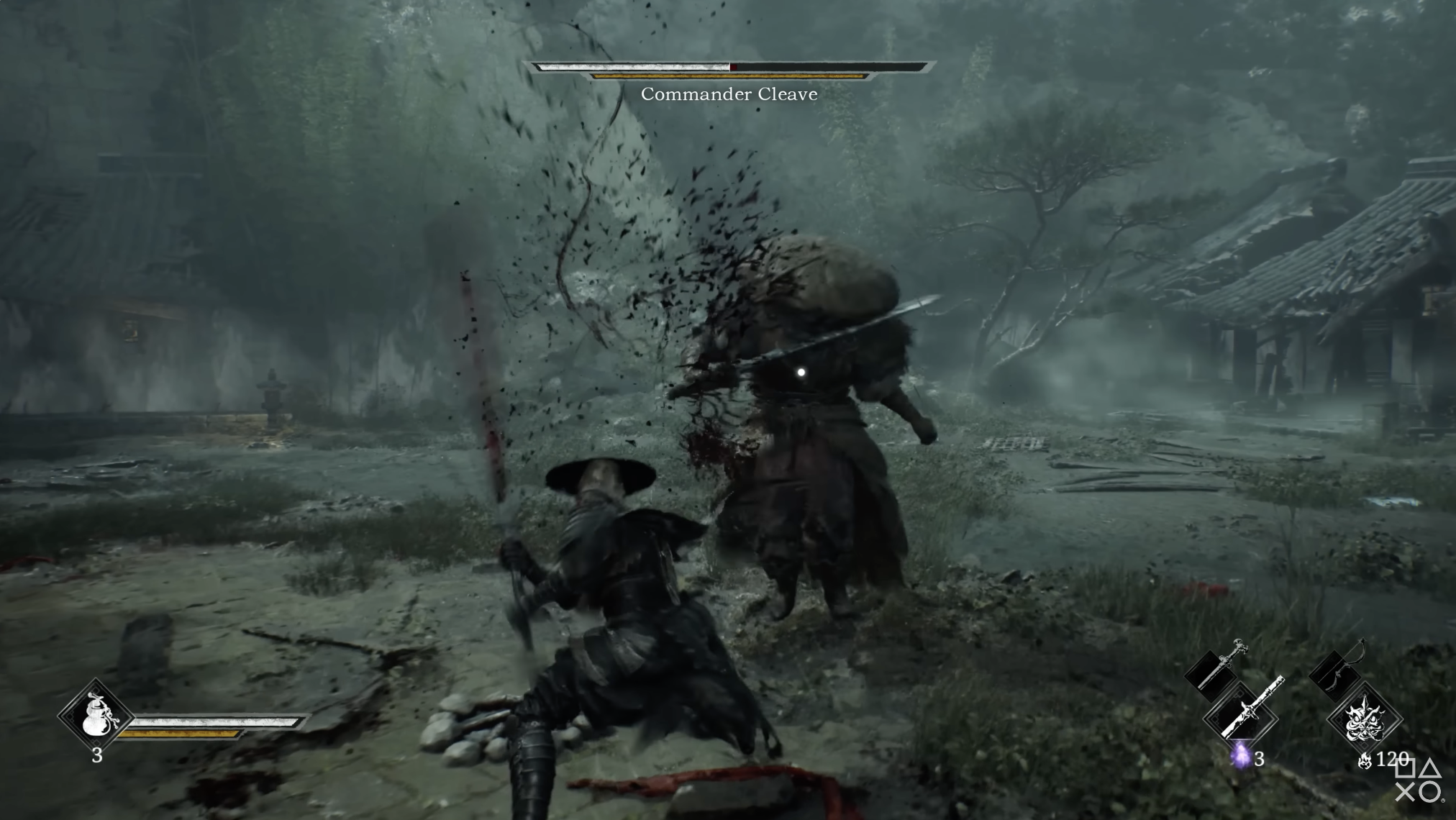The width and height of the screenshot is (1456, 820).
Task: Select the healing gourd flask icon
Action: pyautogui.click(x=95, y=715)
